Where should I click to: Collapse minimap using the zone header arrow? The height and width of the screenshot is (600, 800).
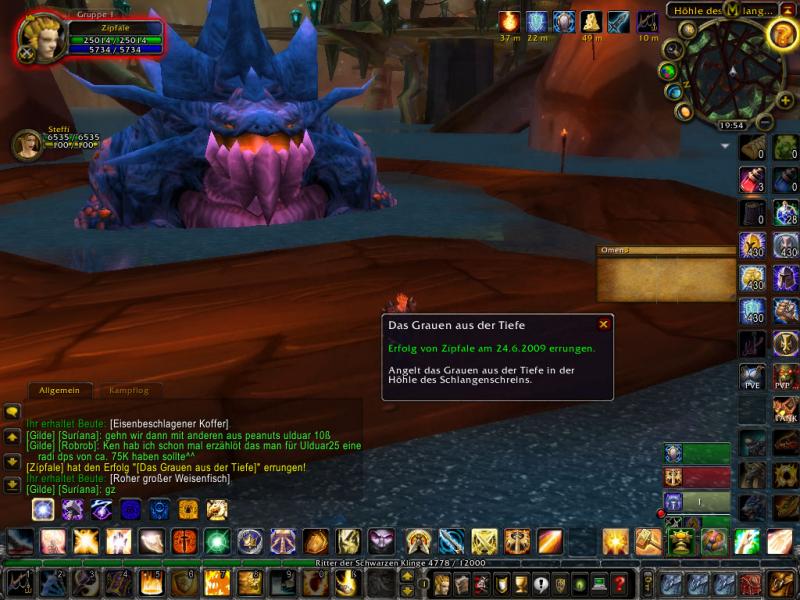(790, 10)
